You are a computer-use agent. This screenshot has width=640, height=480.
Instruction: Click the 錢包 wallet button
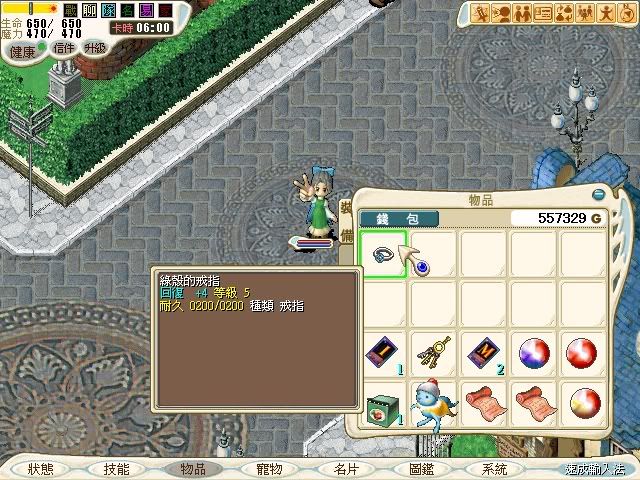coord(387,218)
